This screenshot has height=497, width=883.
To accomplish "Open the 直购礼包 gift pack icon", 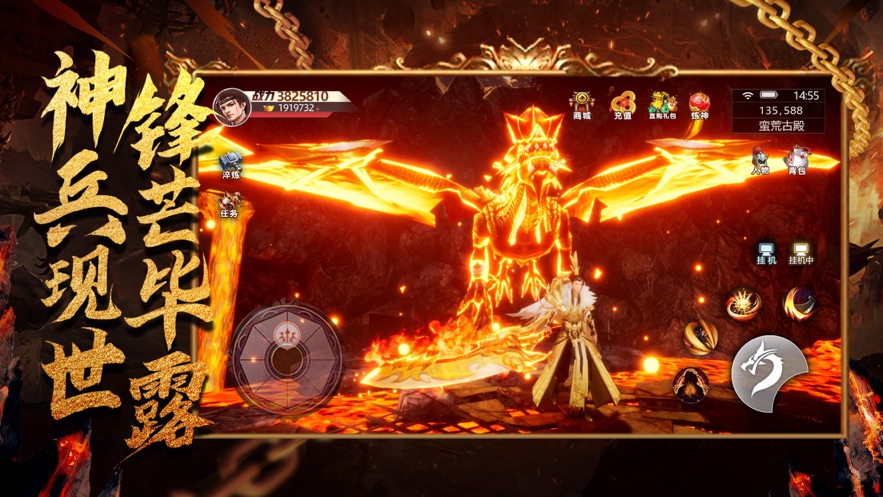I will [x=660, y=104].
